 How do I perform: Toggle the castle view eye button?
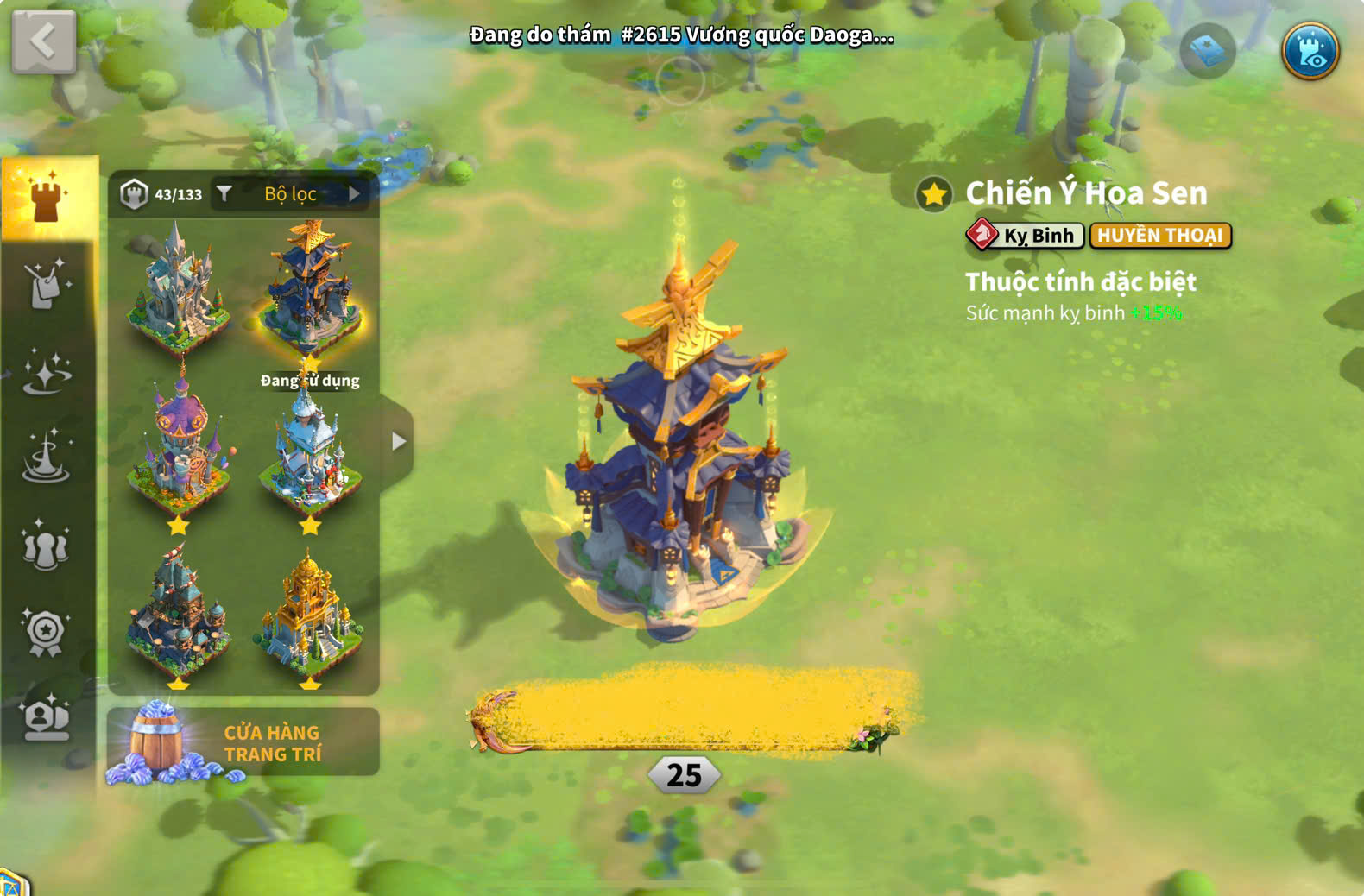click(x=1310, y=51)
